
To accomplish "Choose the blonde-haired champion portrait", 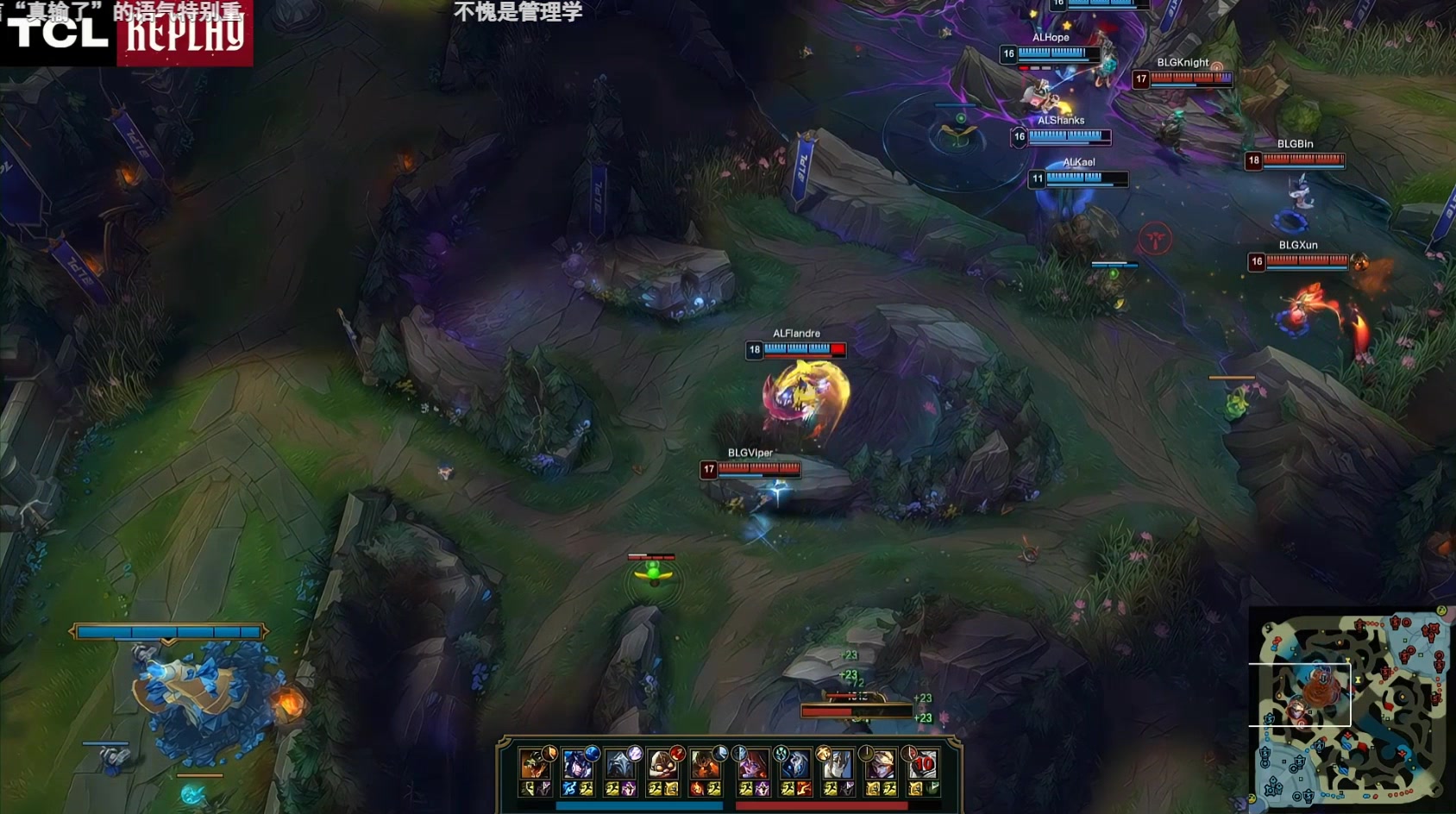I will click(880, 765).
